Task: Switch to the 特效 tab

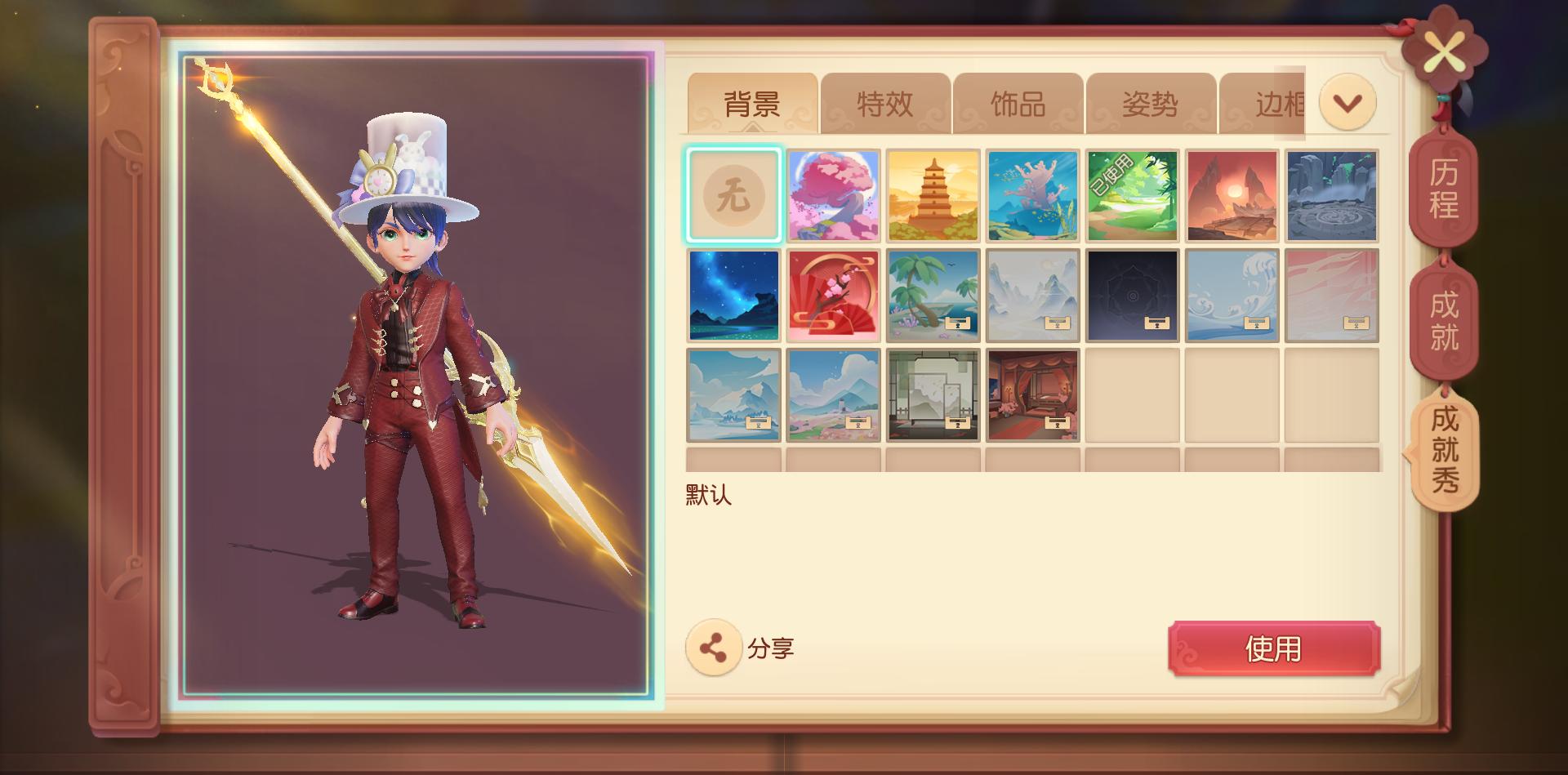Action: 885,104
